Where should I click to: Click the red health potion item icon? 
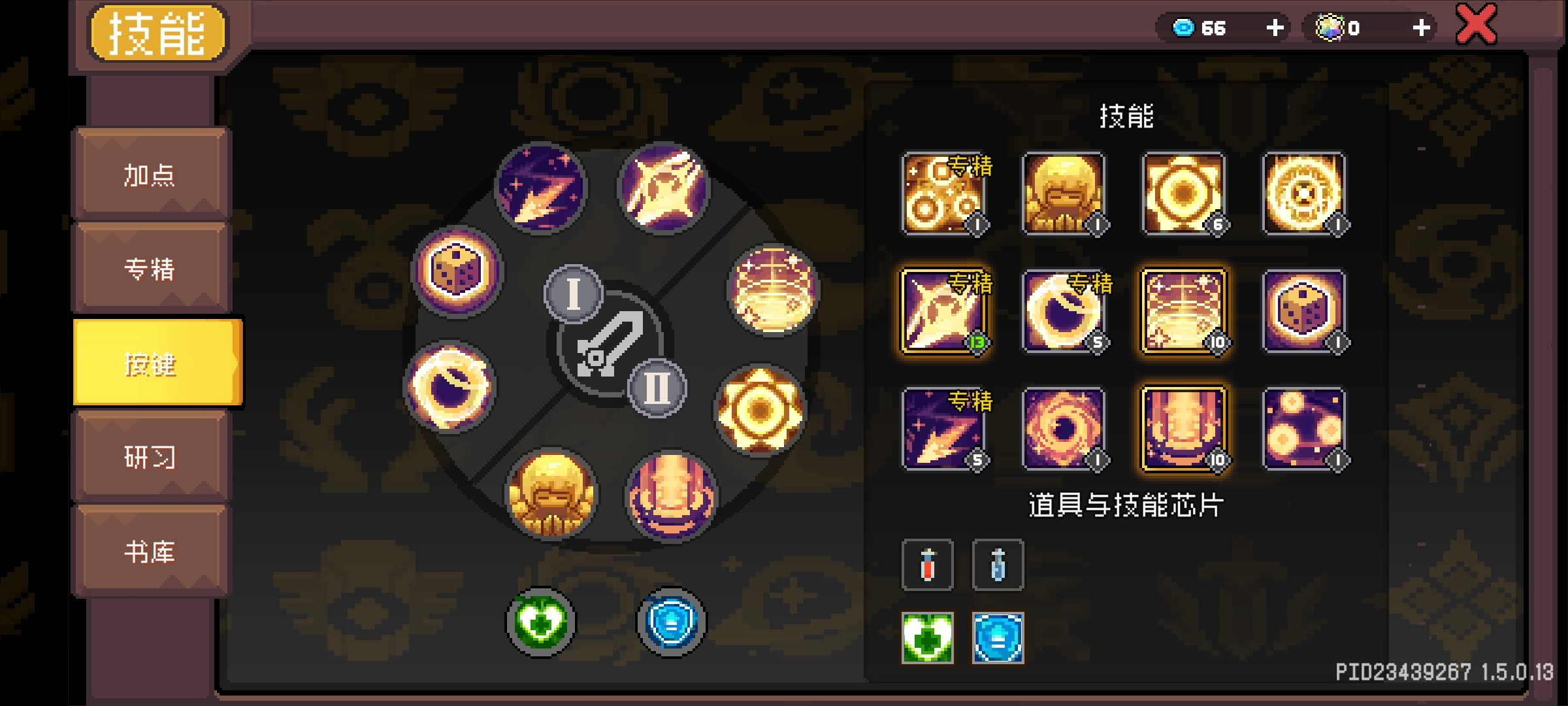[x=926, y=565]
